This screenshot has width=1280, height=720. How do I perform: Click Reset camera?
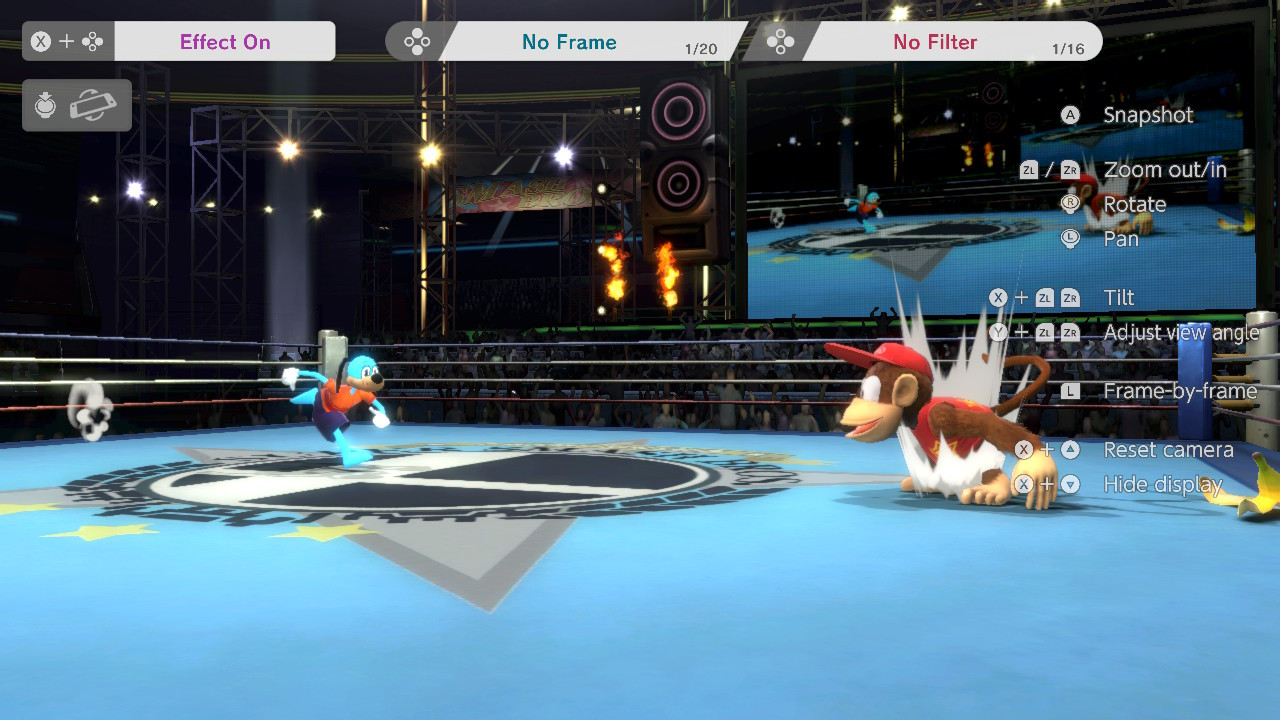[1168, 450]
